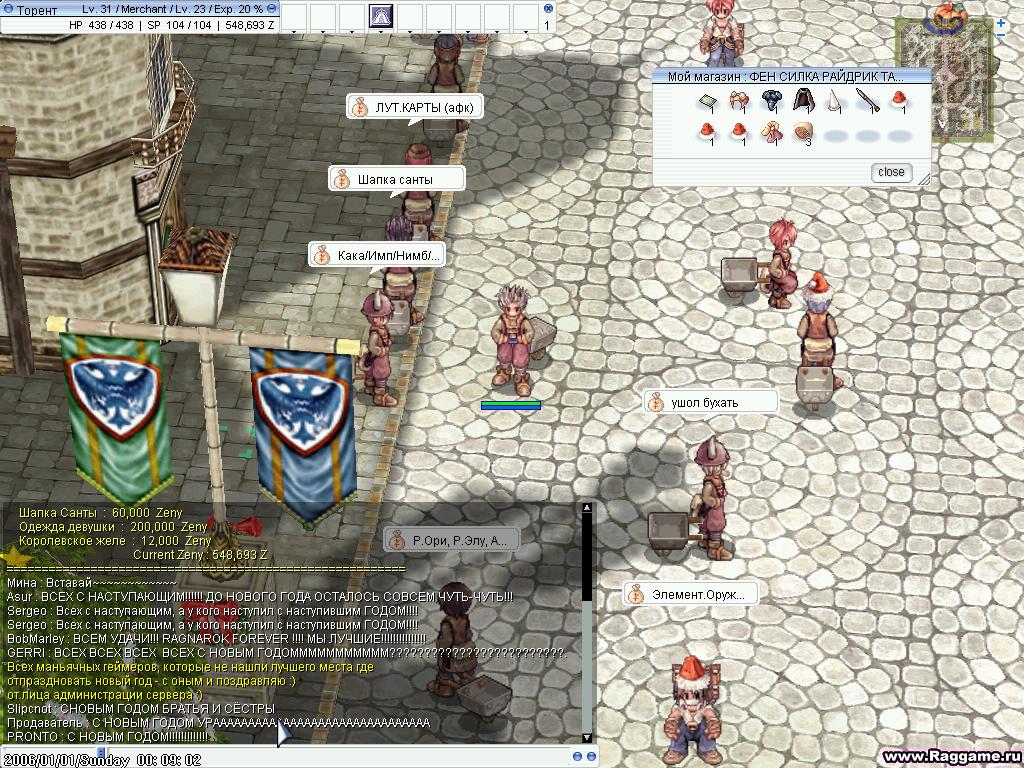Screen dimensions: 1024x768
Task: Choose the pink ribbon item in shop
Action: (x=771, y=132)
